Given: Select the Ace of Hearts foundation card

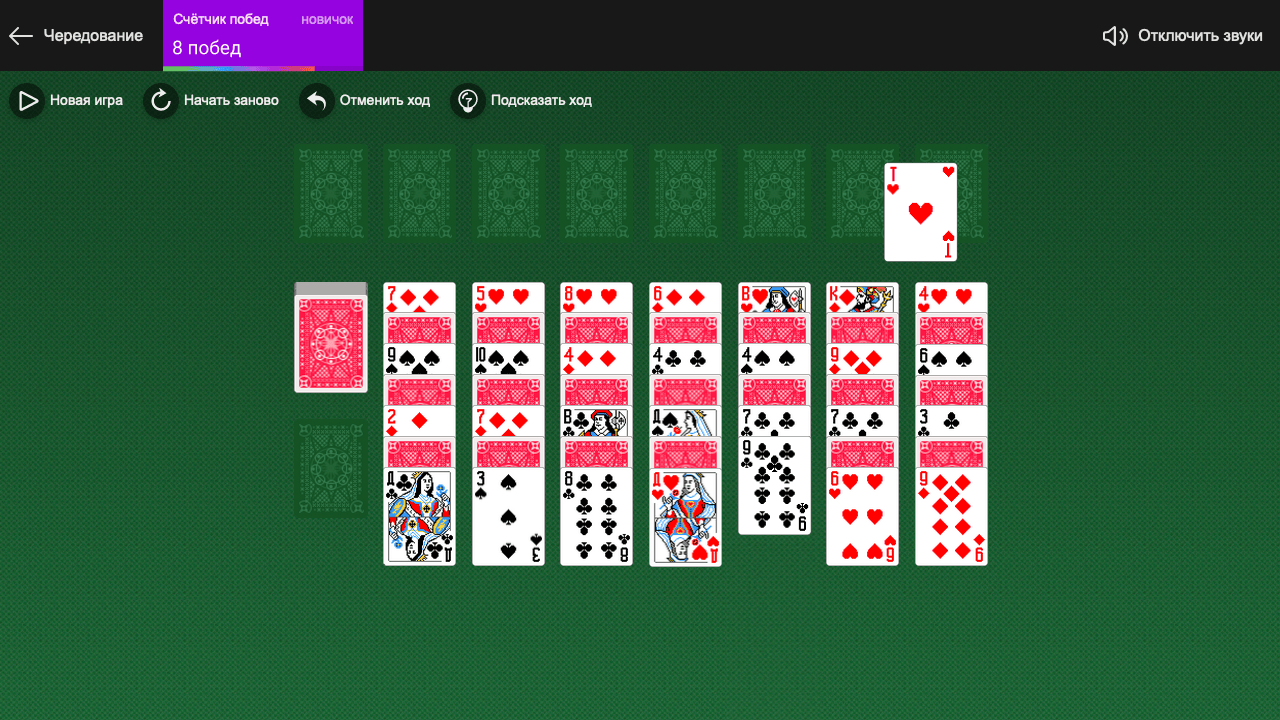Looking at the screenshot, I should point(920,210).
